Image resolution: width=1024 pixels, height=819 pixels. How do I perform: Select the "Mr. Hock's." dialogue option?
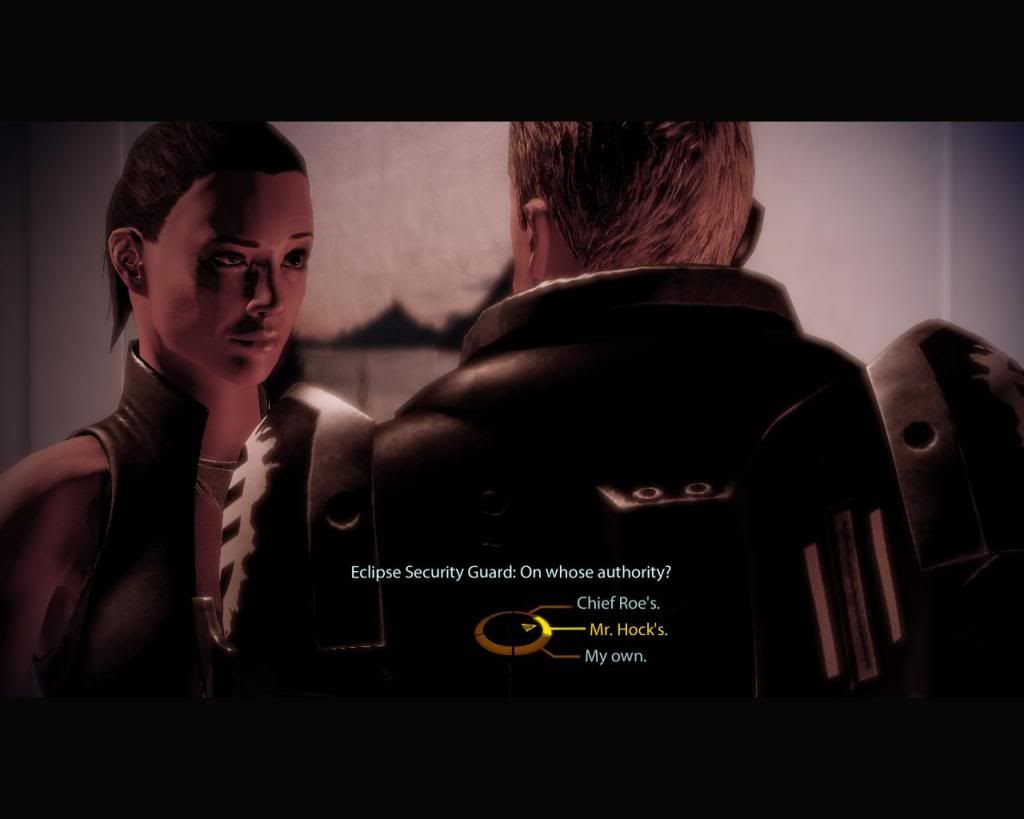coord(626,630)
